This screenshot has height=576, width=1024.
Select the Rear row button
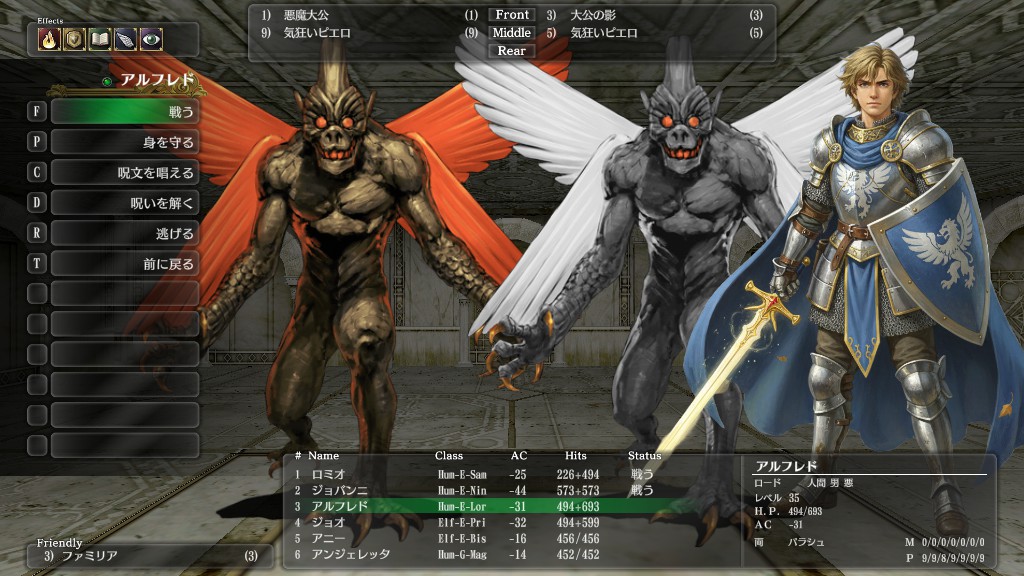(512, 51)
